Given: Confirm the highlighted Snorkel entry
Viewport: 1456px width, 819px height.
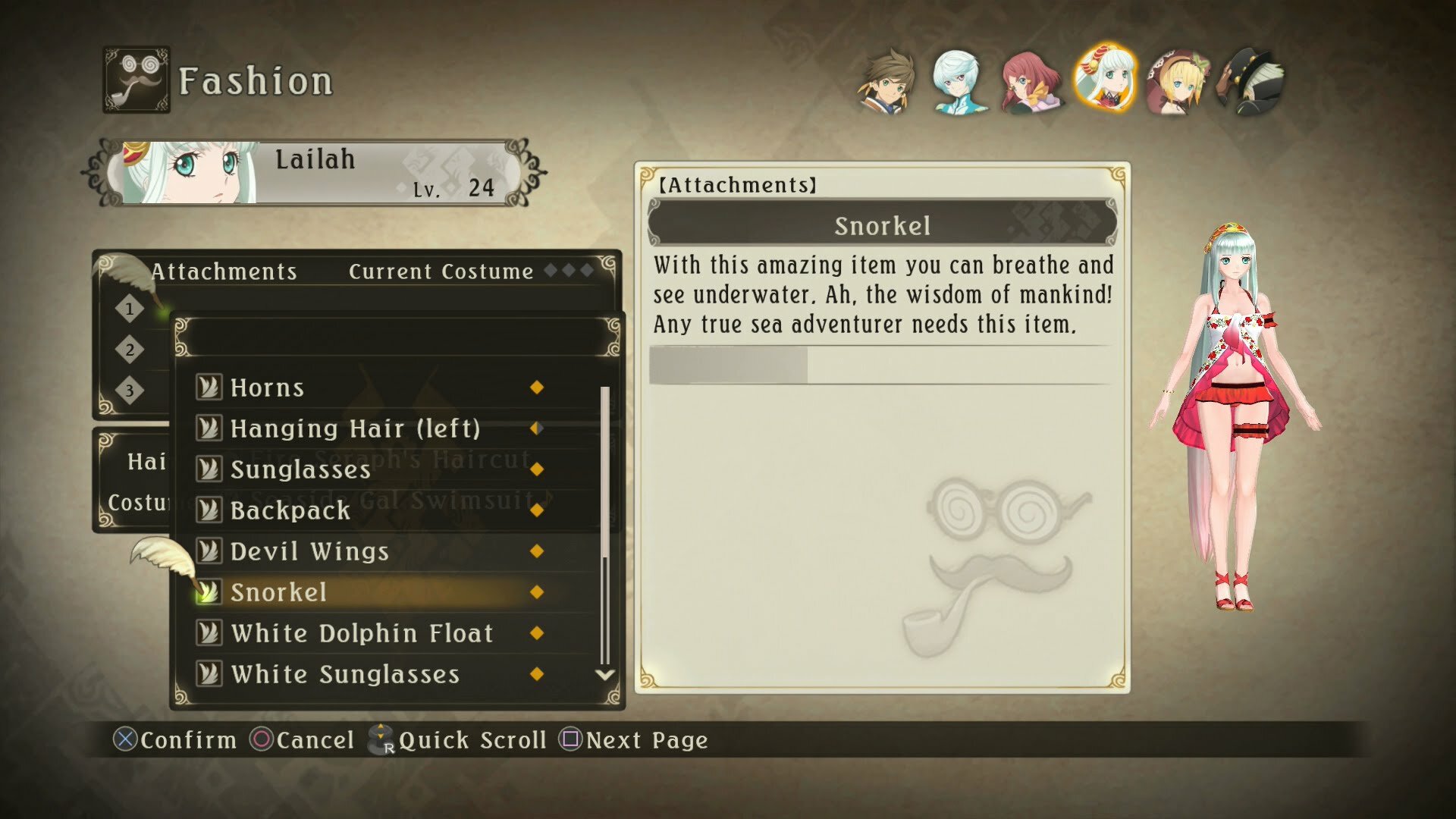Looking at the screenshot, I should (278, 592).
